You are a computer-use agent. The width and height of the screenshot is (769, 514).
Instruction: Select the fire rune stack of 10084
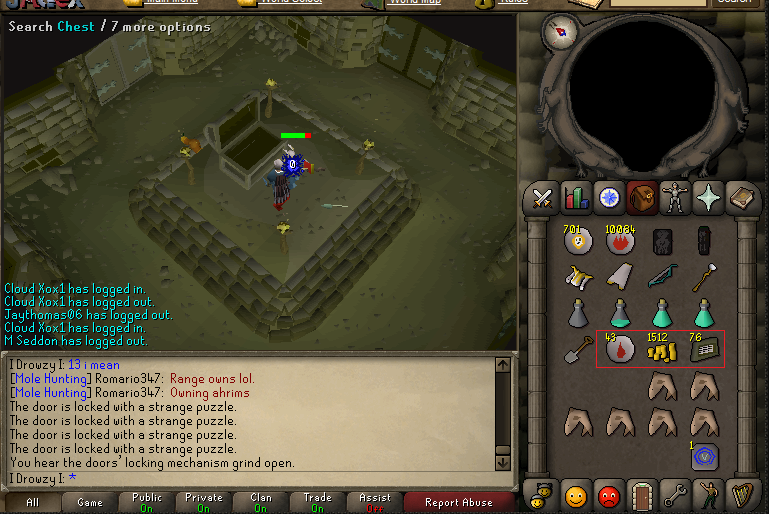tap(619, 241)
